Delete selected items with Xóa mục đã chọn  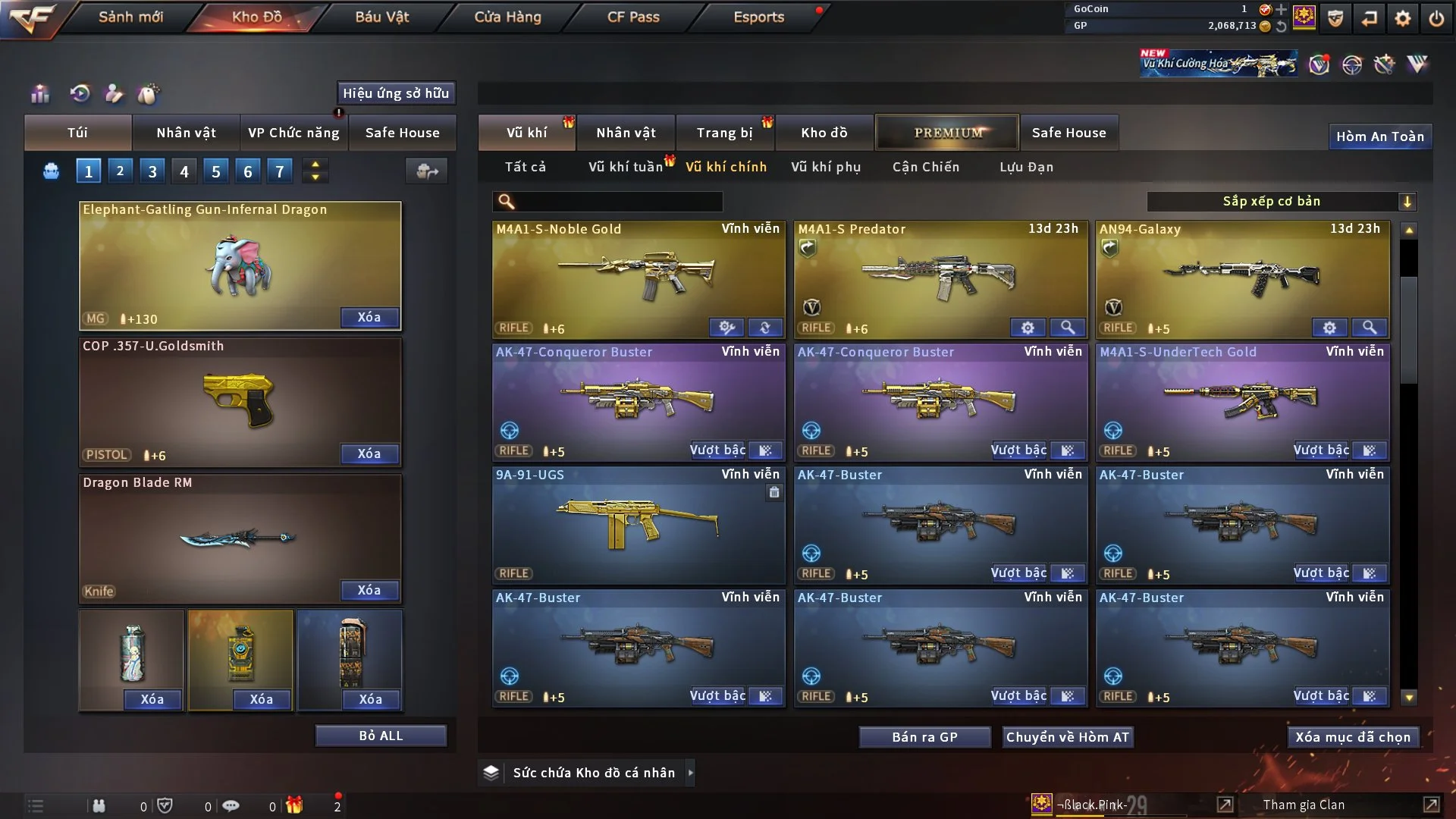1353,737
